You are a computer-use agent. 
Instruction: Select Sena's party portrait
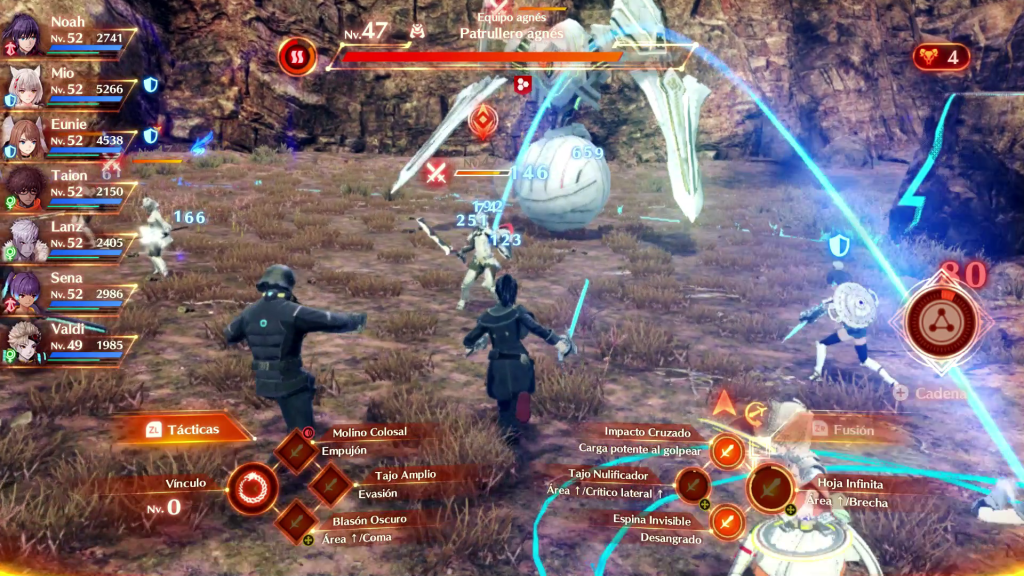(24, 291)
